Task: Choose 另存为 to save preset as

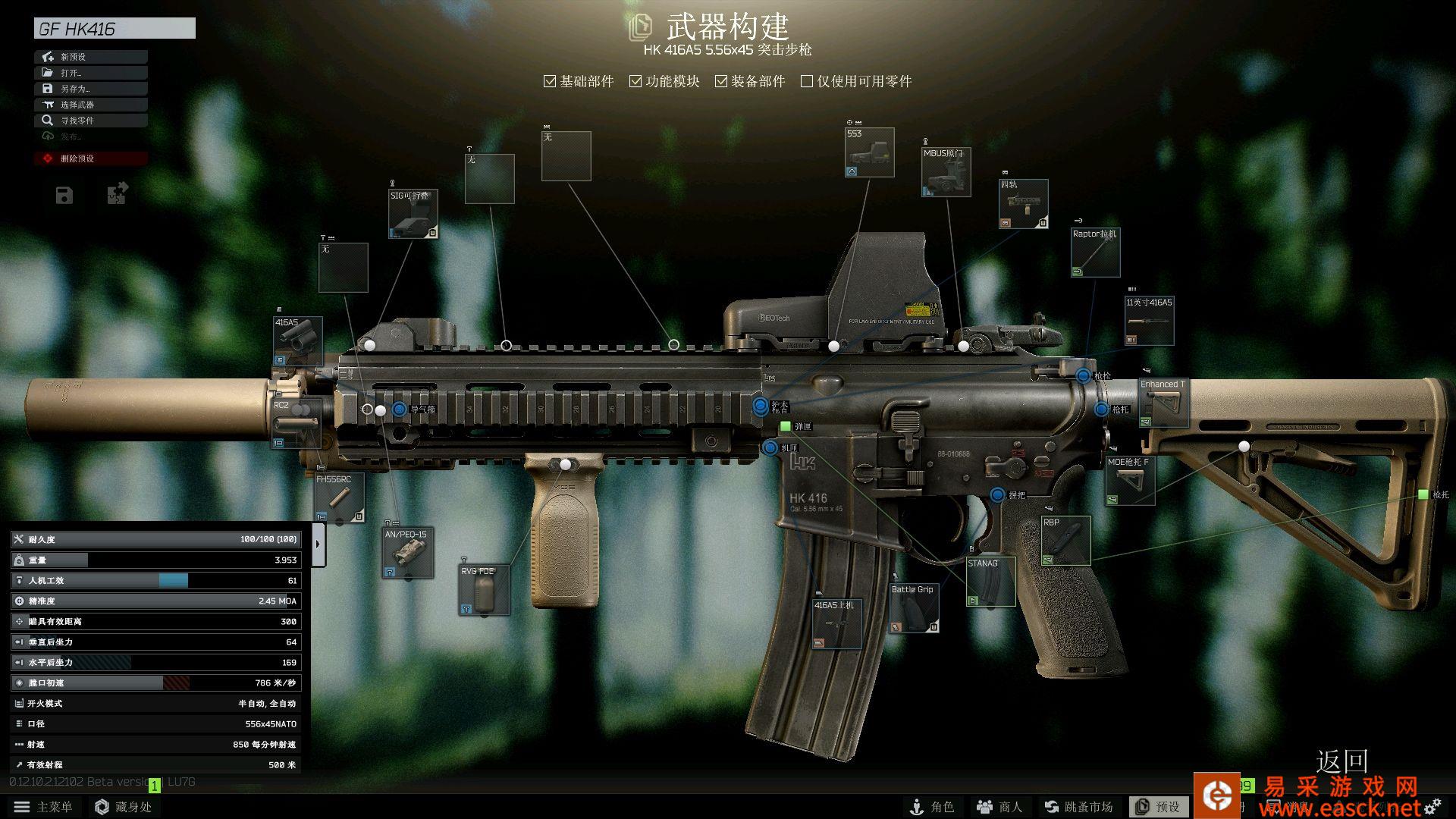Action: coord(90,89)
